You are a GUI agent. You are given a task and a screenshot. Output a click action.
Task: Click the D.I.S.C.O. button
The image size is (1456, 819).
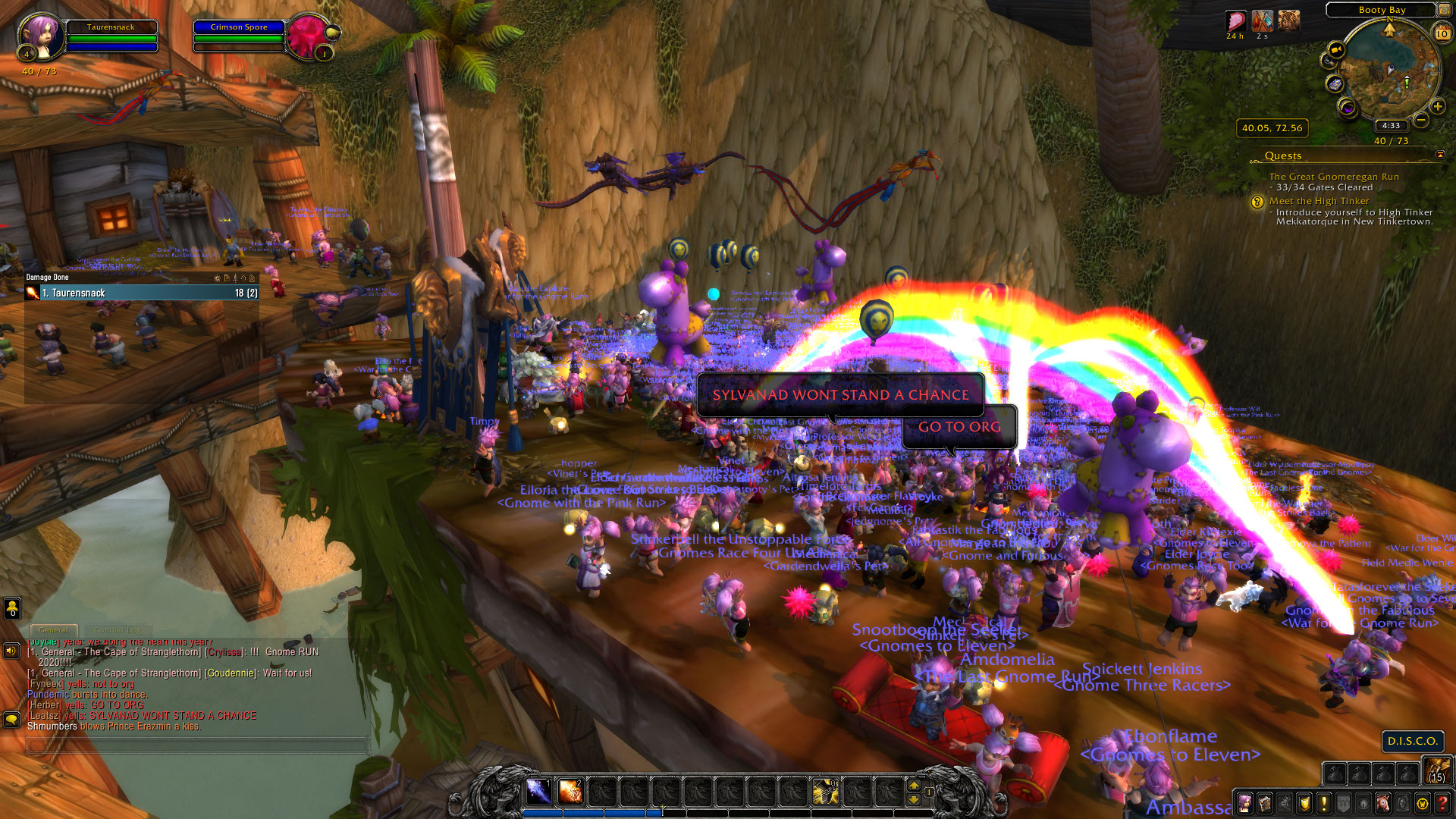1412,741
